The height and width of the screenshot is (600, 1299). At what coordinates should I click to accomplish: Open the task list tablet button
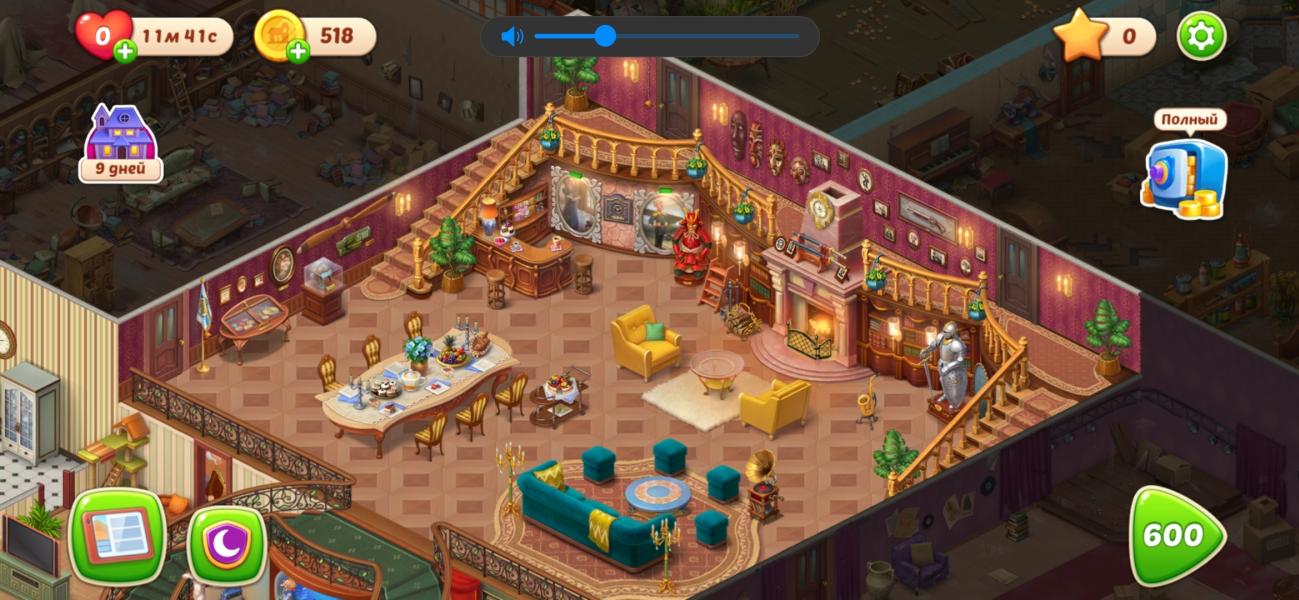[117, 535]
